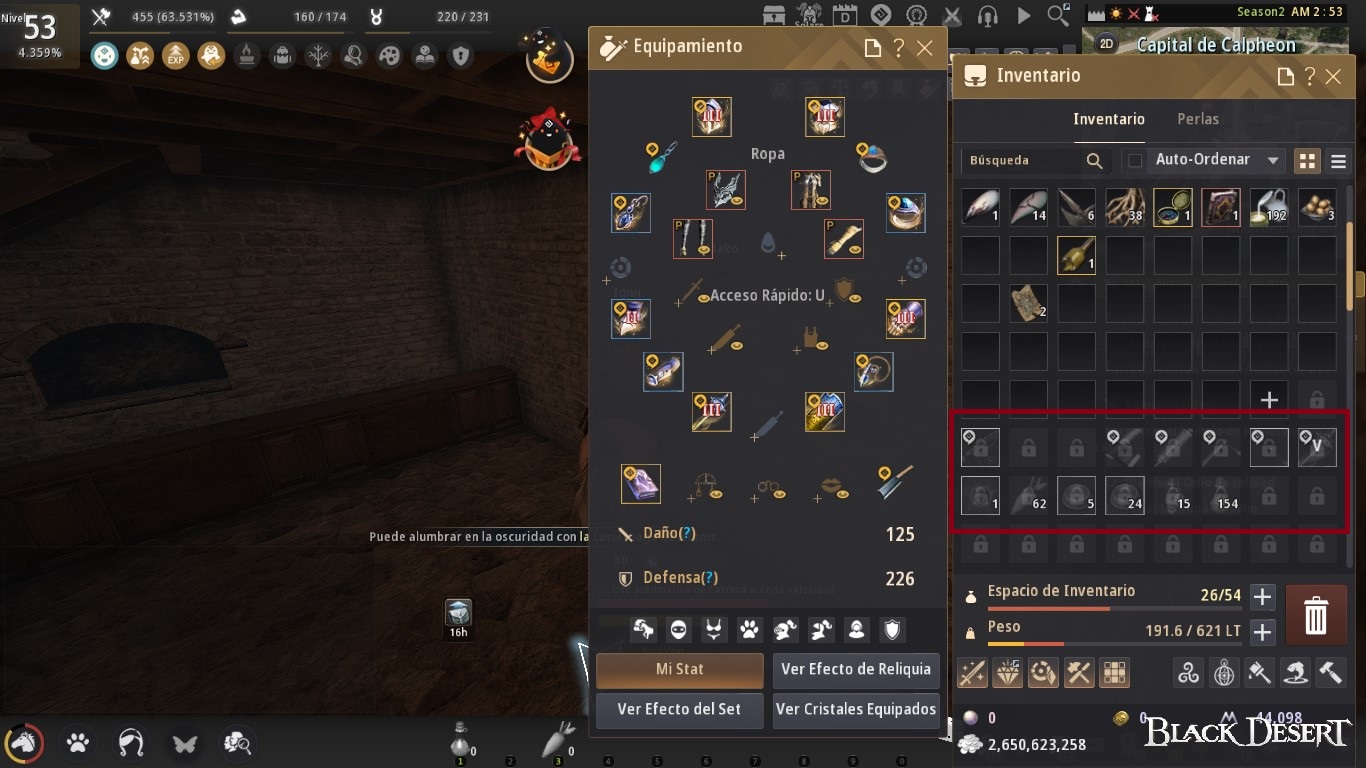Enable the Auto-Ordenar checkbox

(x=1136, y=160)
